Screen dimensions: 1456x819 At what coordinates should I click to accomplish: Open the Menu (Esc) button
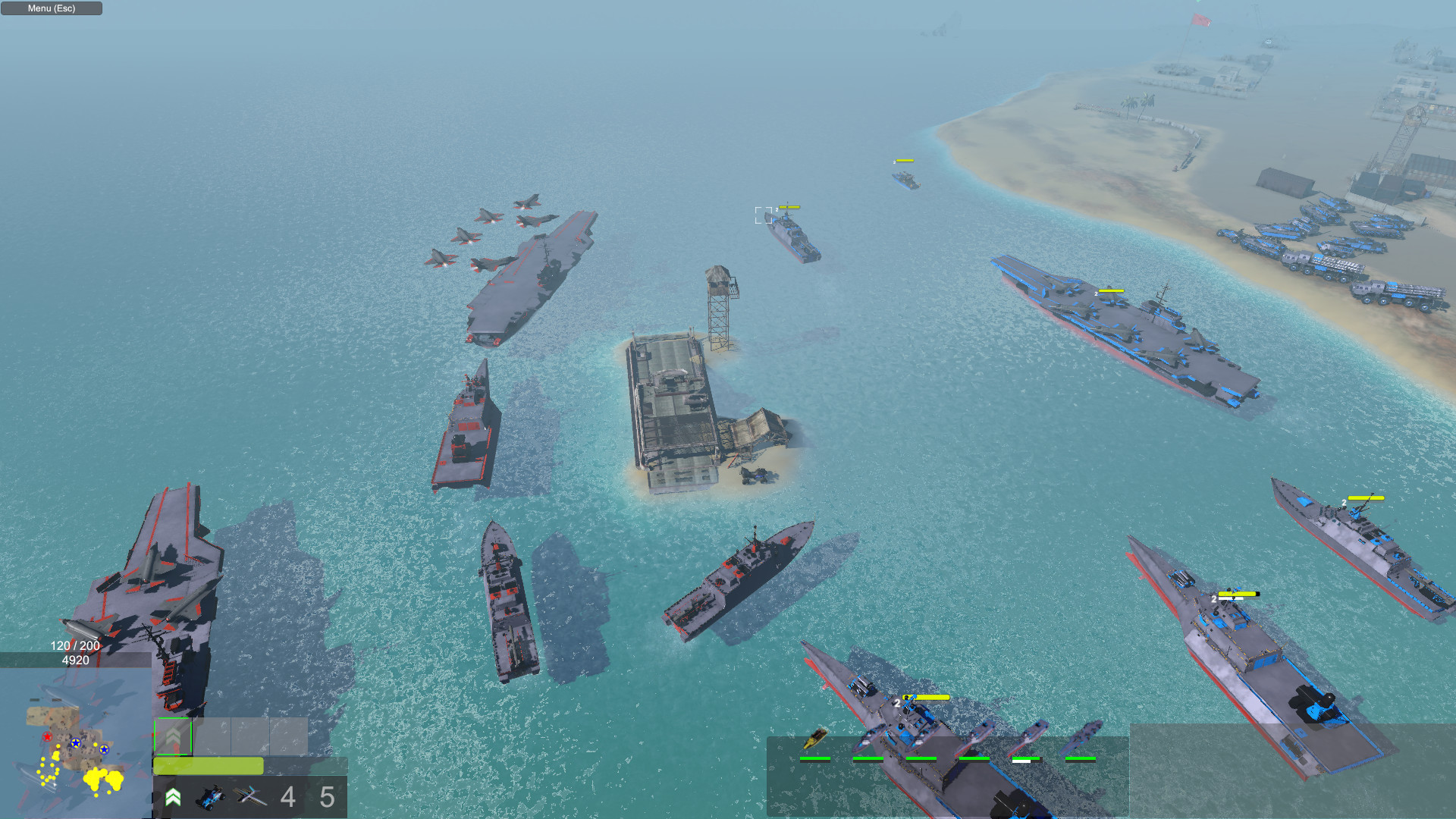pos(50,8)
